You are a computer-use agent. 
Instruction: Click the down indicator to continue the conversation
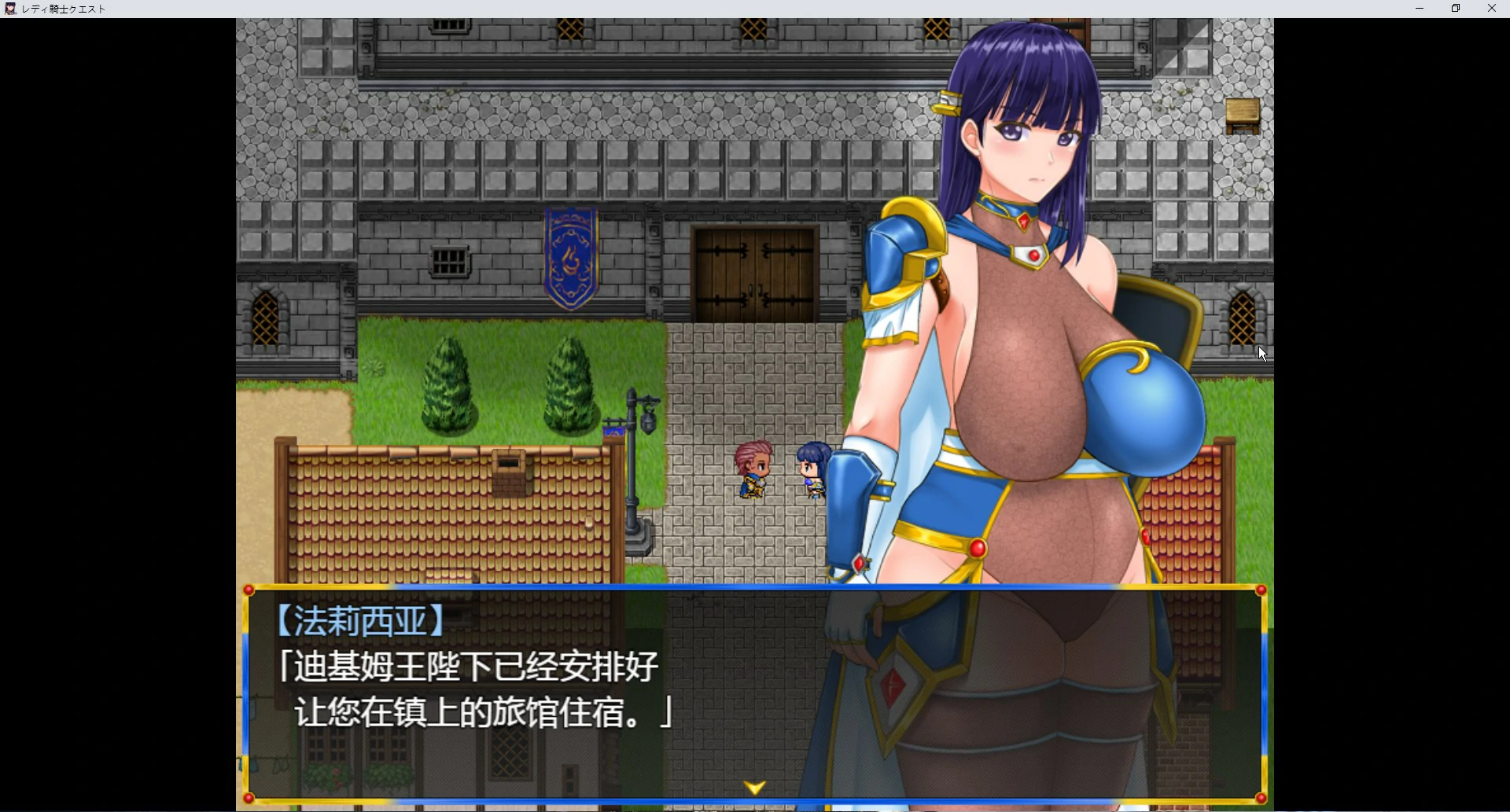click(754, 786)
